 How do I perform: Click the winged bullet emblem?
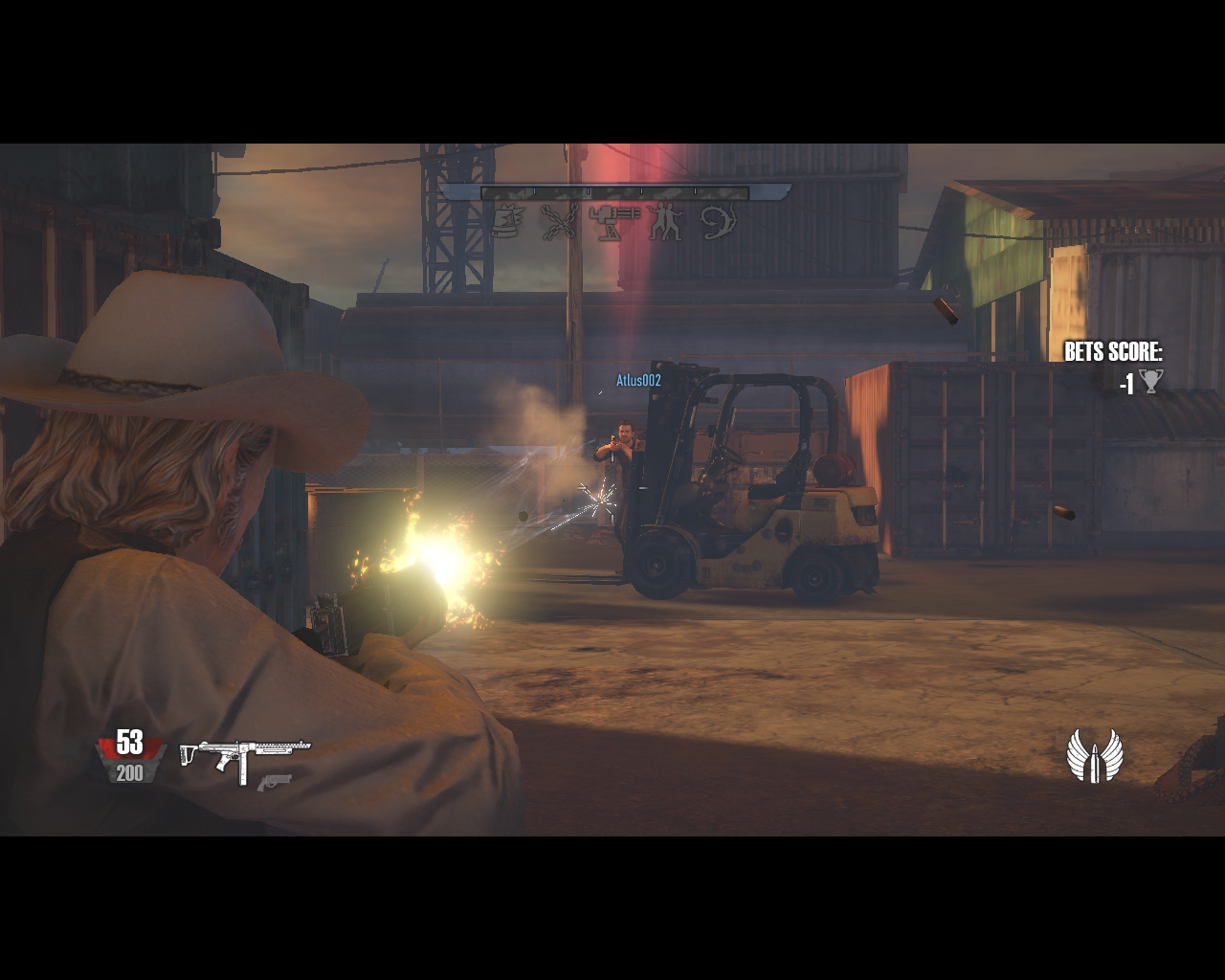click(x=1097, y=756)
